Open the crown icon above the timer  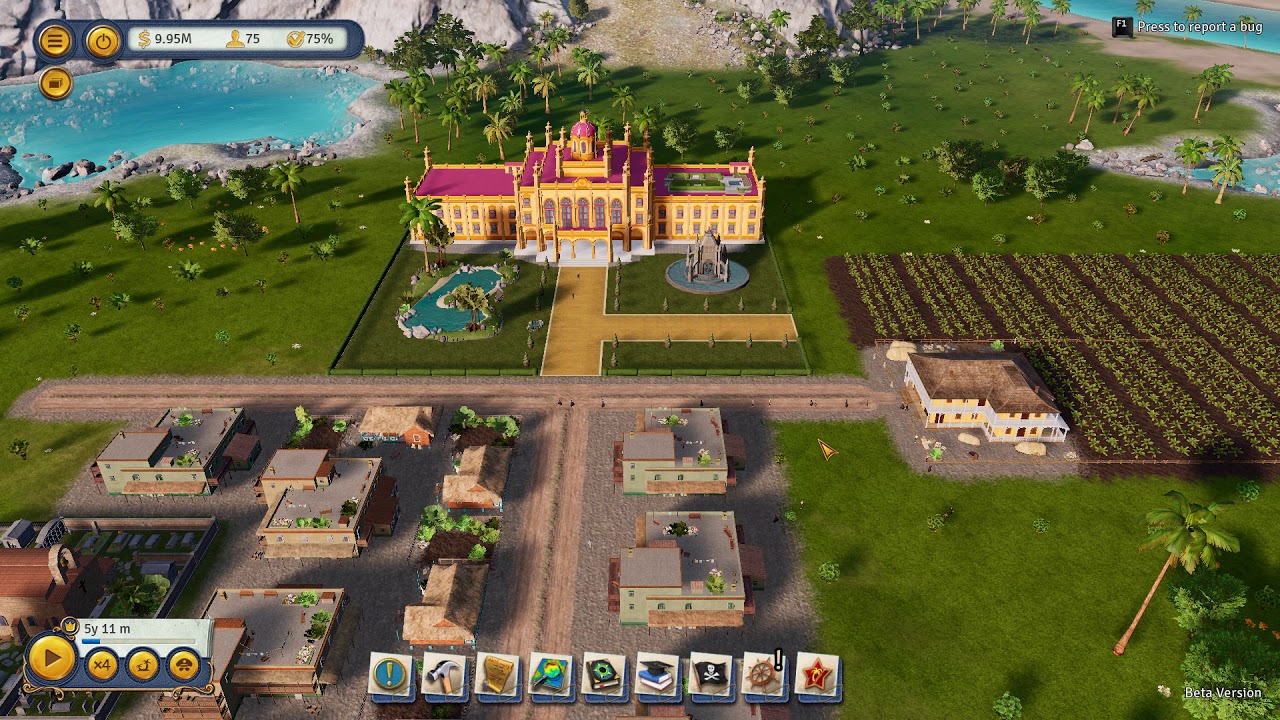point(69,627)
